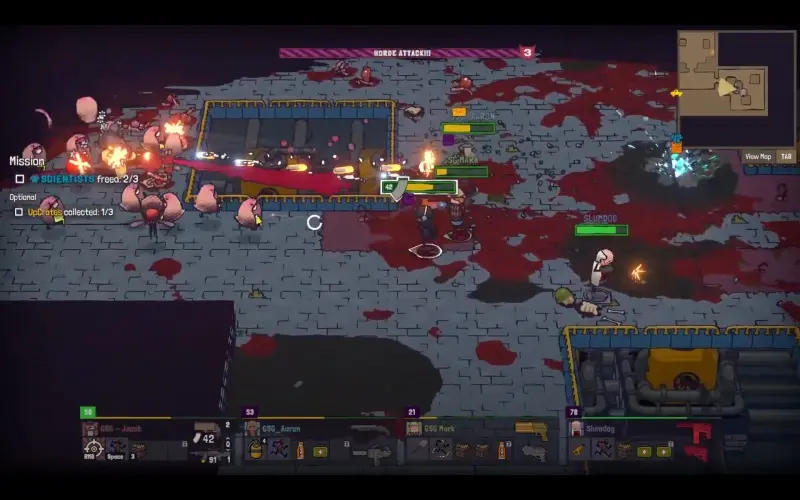Click the red pistol weapon in Slumdog's panel
The image size is (800, 500).
tap(698, 433)
